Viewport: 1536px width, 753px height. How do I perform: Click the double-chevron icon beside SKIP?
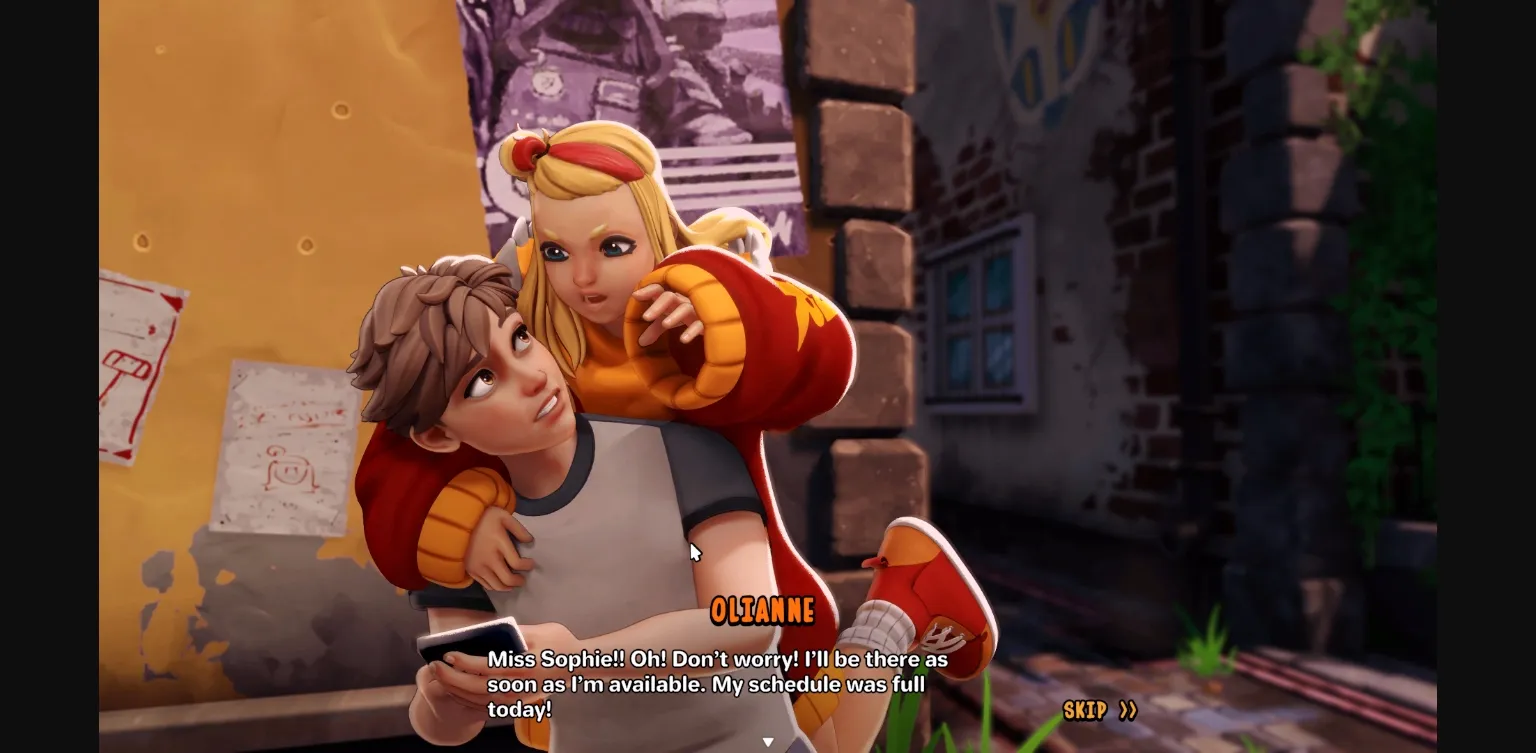1127,711
